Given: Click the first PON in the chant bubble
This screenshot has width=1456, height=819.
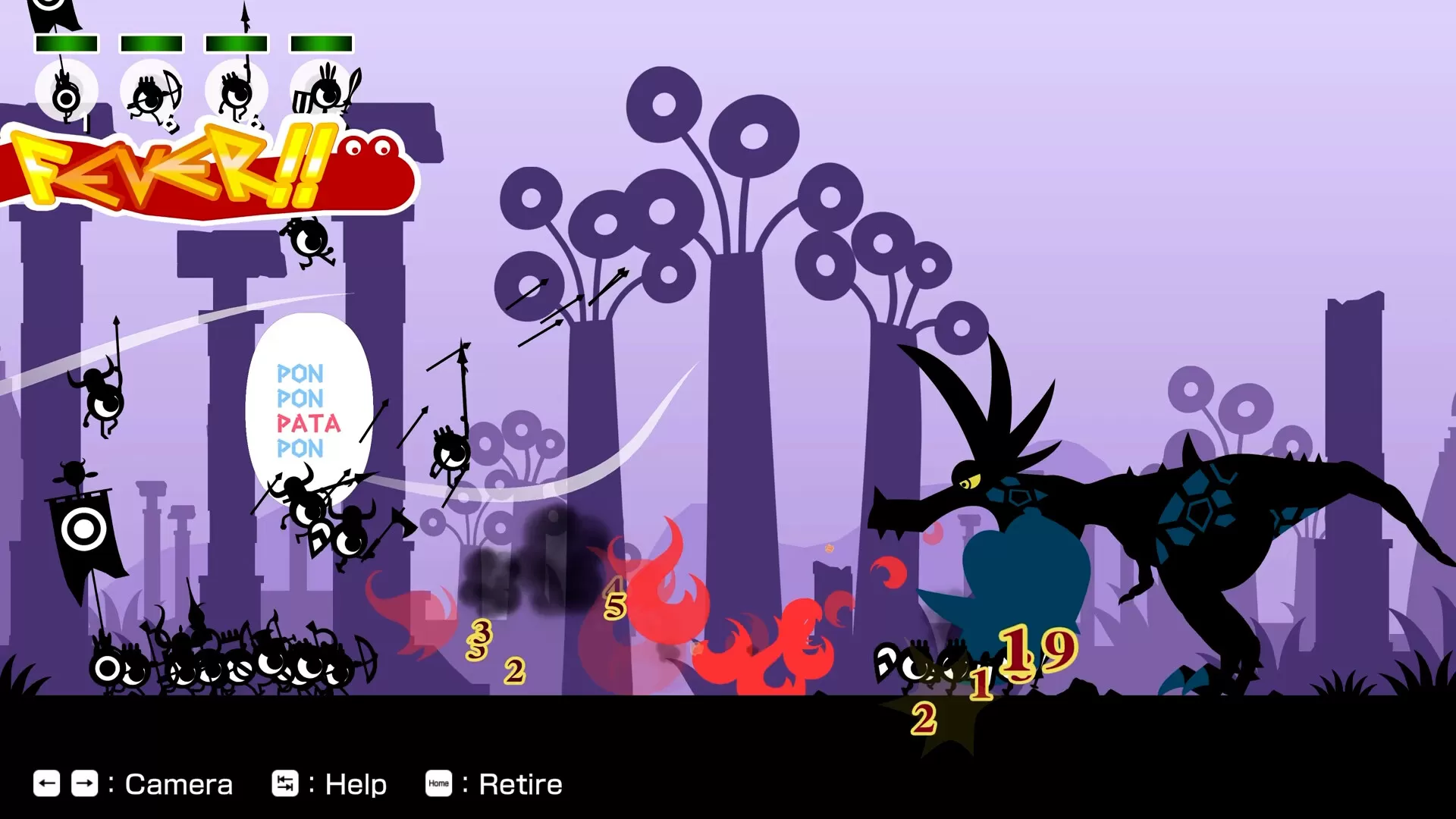Looking at the screenshot, I should click(x=301, y=373).
